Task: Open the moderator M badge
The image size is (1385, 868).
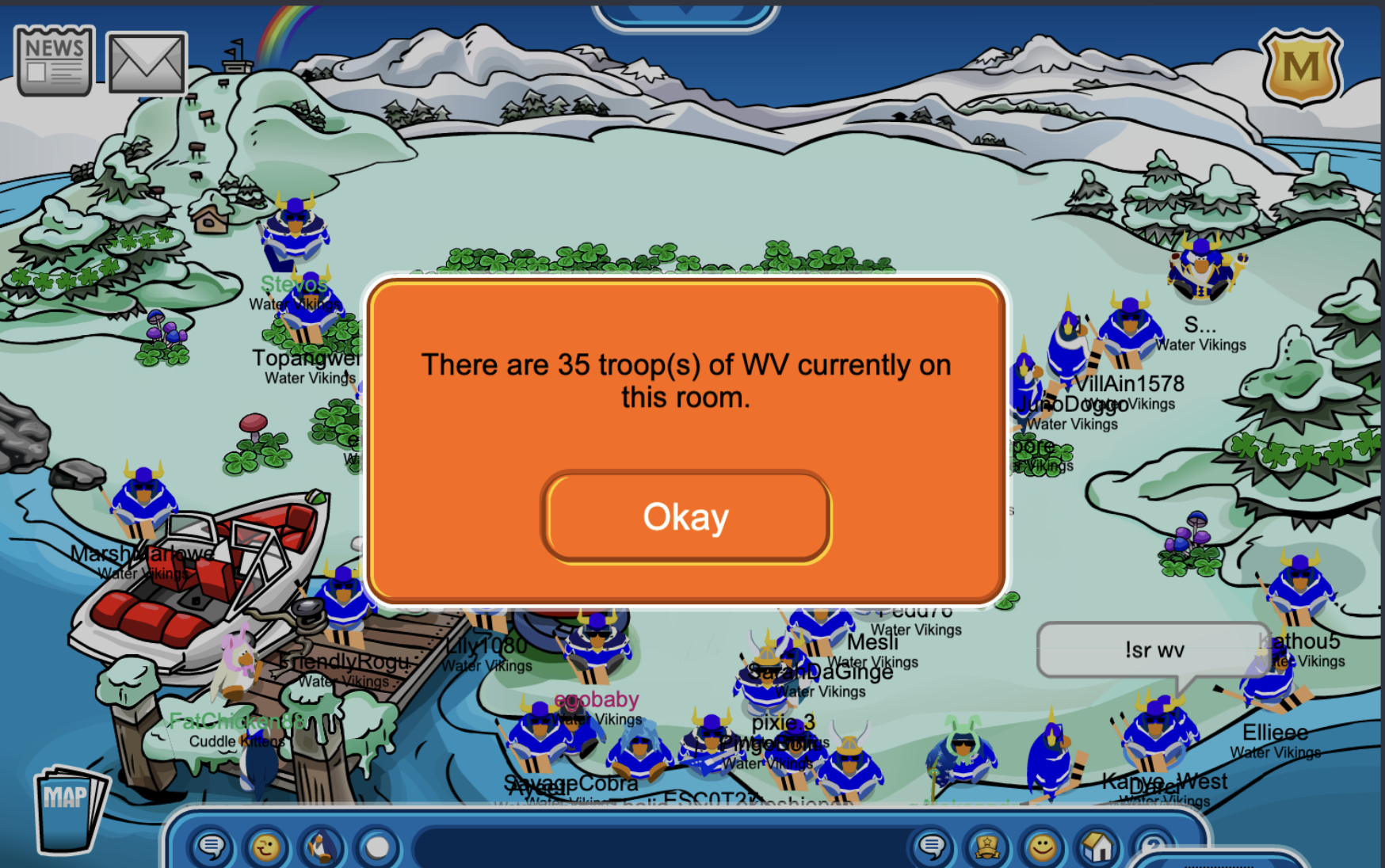Action: point(1301,68)
